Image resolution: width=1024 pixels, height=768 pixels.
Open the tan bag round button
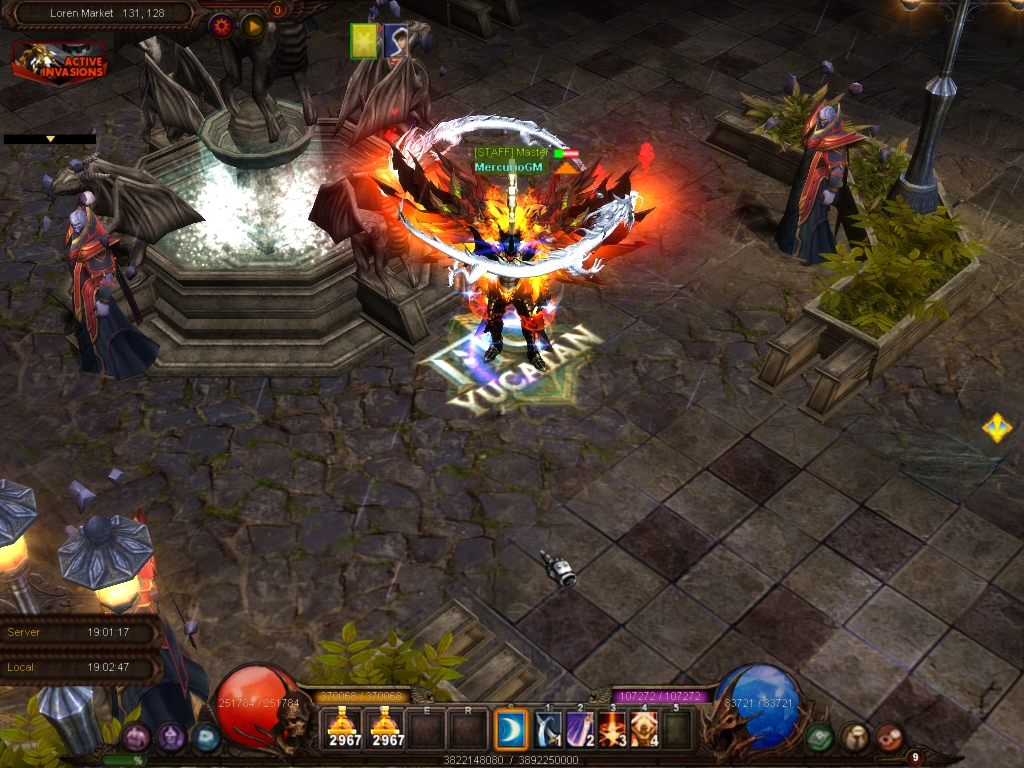pos(854,738)
